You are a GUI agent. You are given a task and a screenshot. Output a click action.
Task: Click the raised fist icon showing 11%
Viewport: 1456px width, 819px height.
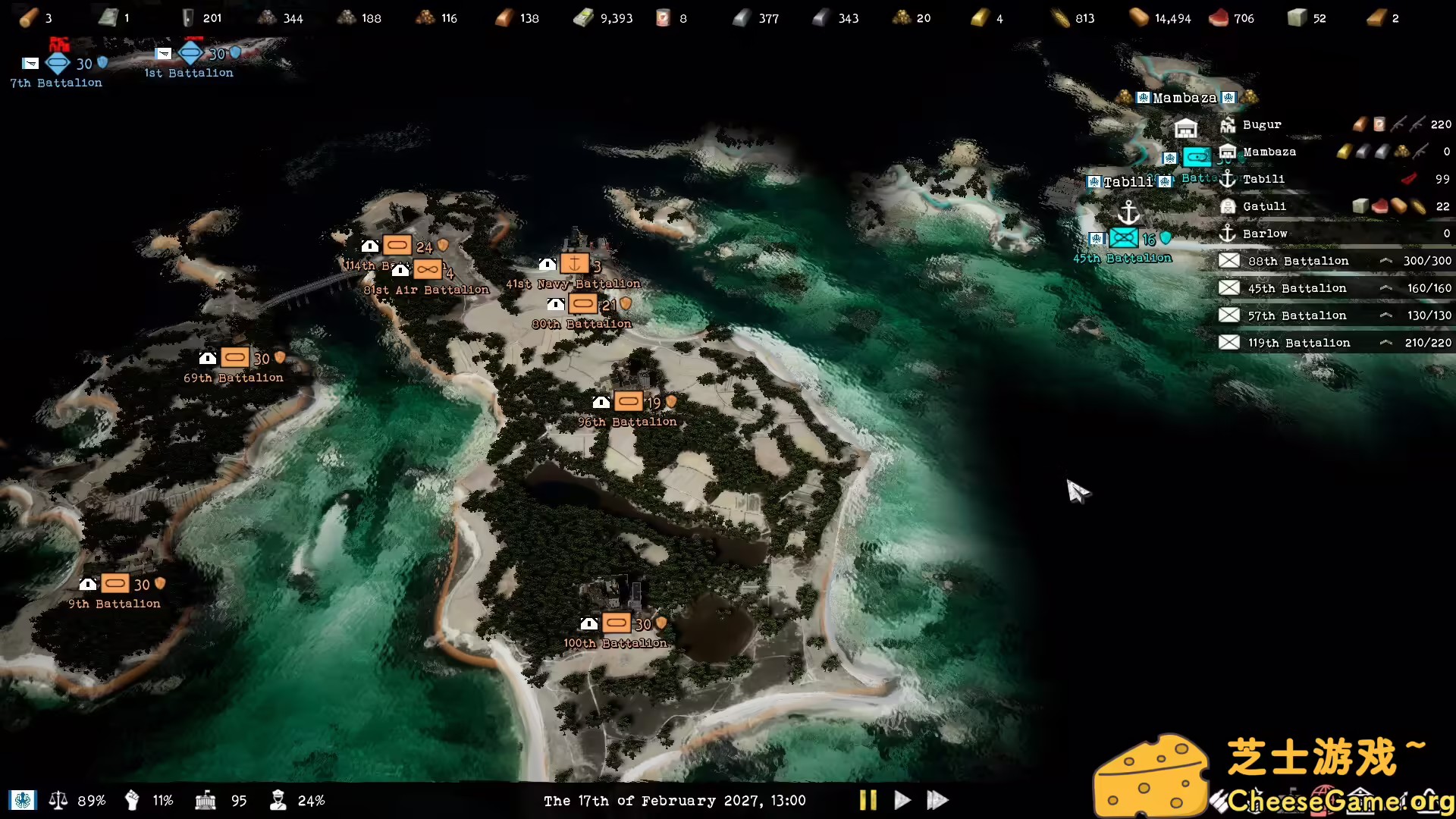tap(132, 800)
